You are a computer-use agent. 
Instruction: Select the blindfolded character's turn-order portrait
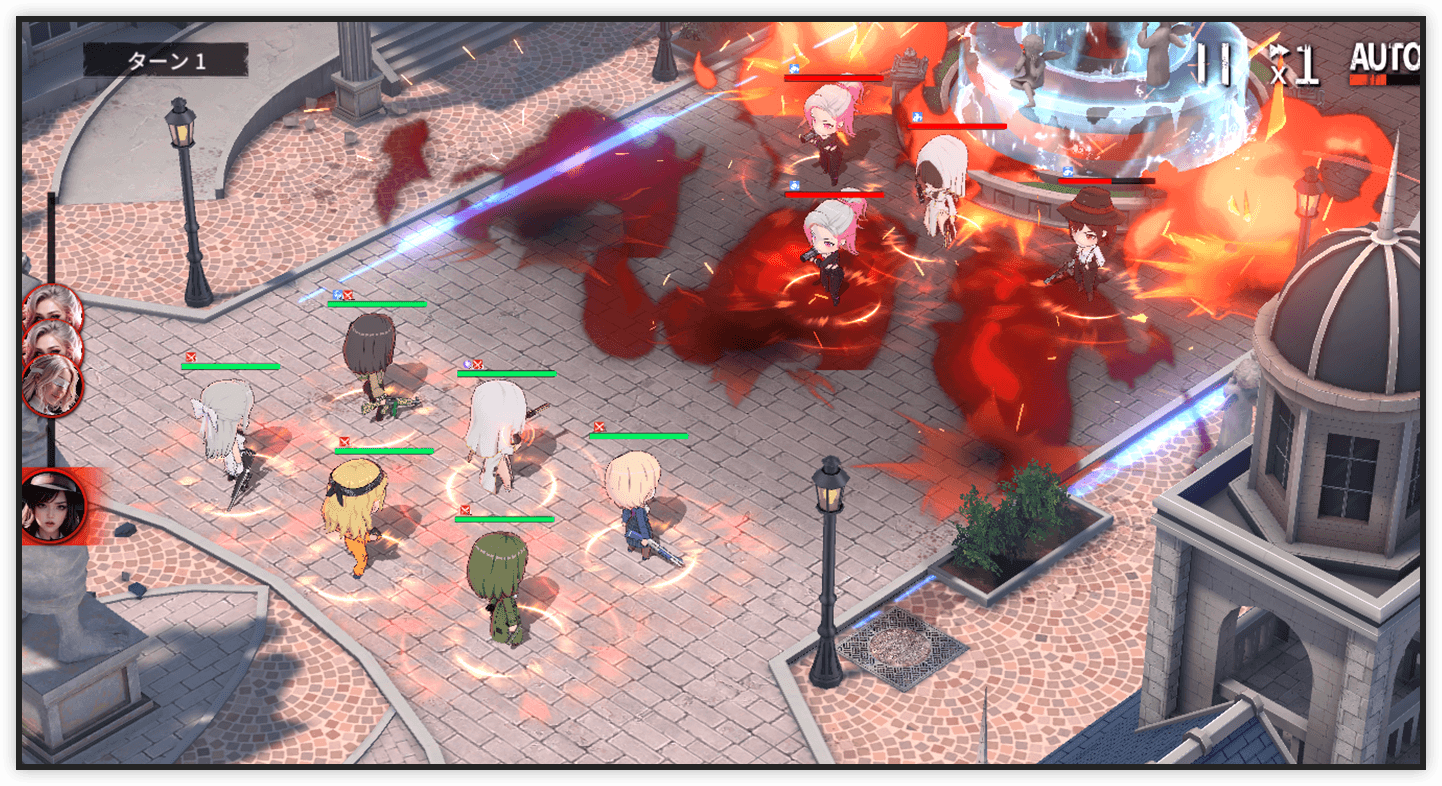click(x=52, y=384)
